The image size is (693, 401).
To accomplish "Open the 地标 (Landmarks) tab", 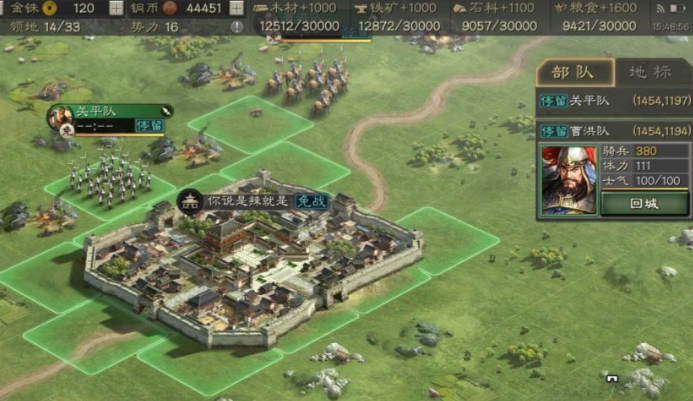I will click(649, 72).
